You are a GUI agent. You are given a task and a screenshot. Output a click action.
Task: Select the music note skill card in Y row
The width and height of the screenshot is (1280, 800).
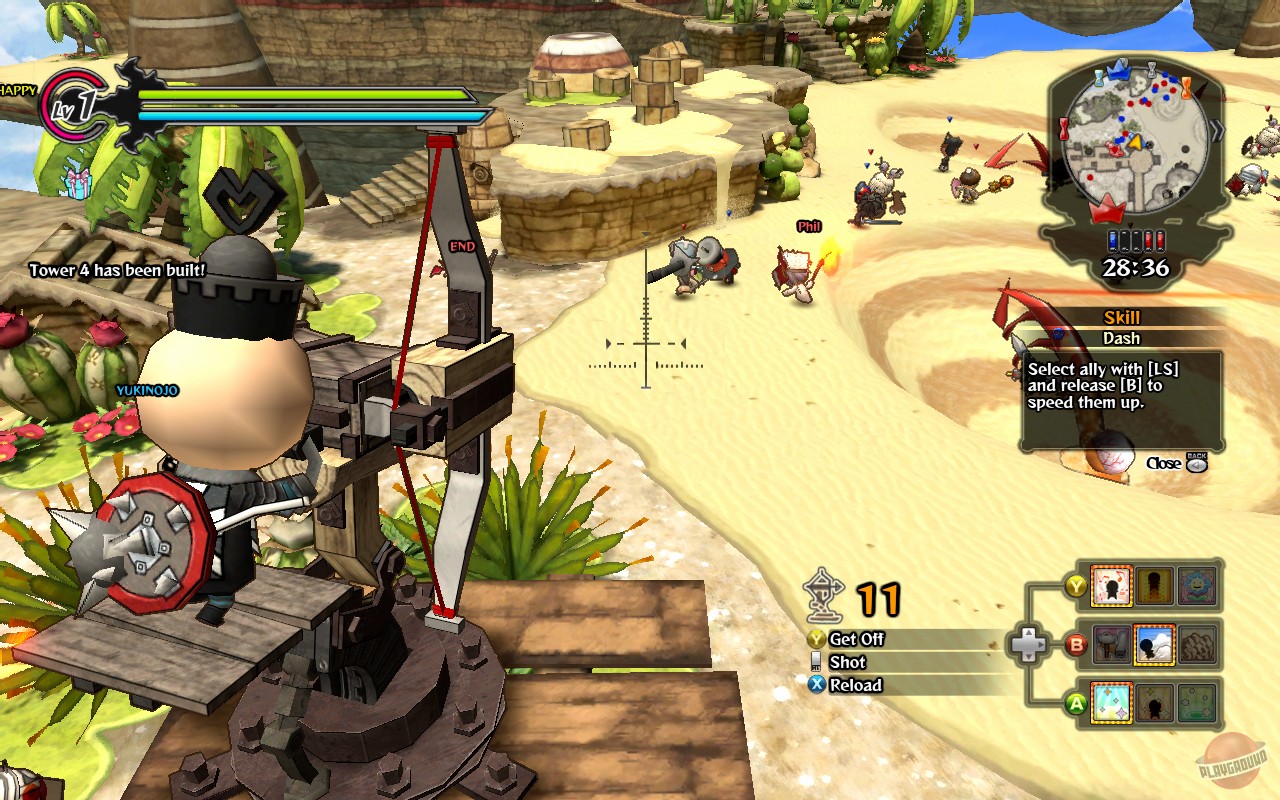1112,588
